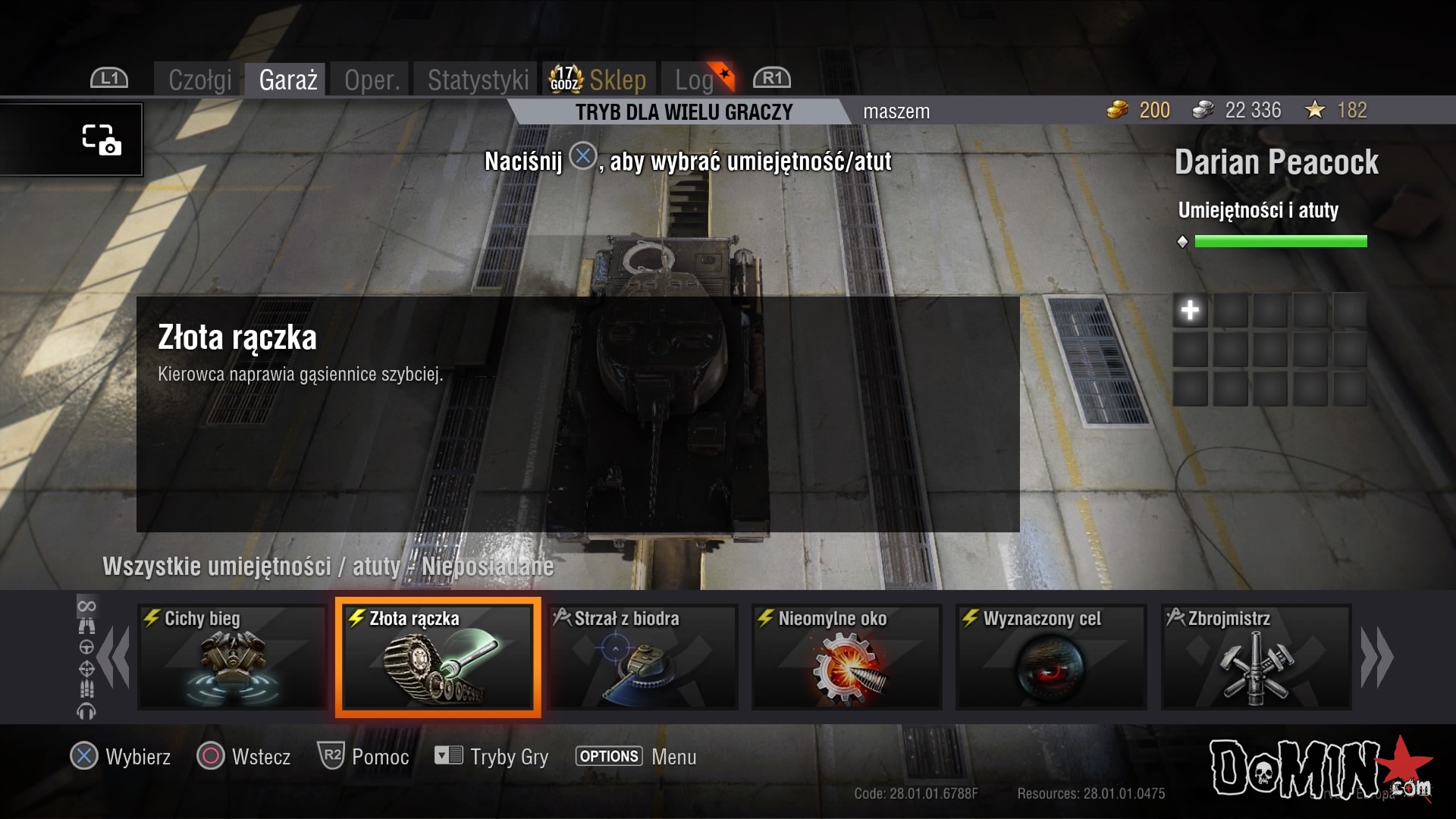Click the screenshot camera icon
Image resolution: width=1456 pixels, height=819 pixels.
102,140
